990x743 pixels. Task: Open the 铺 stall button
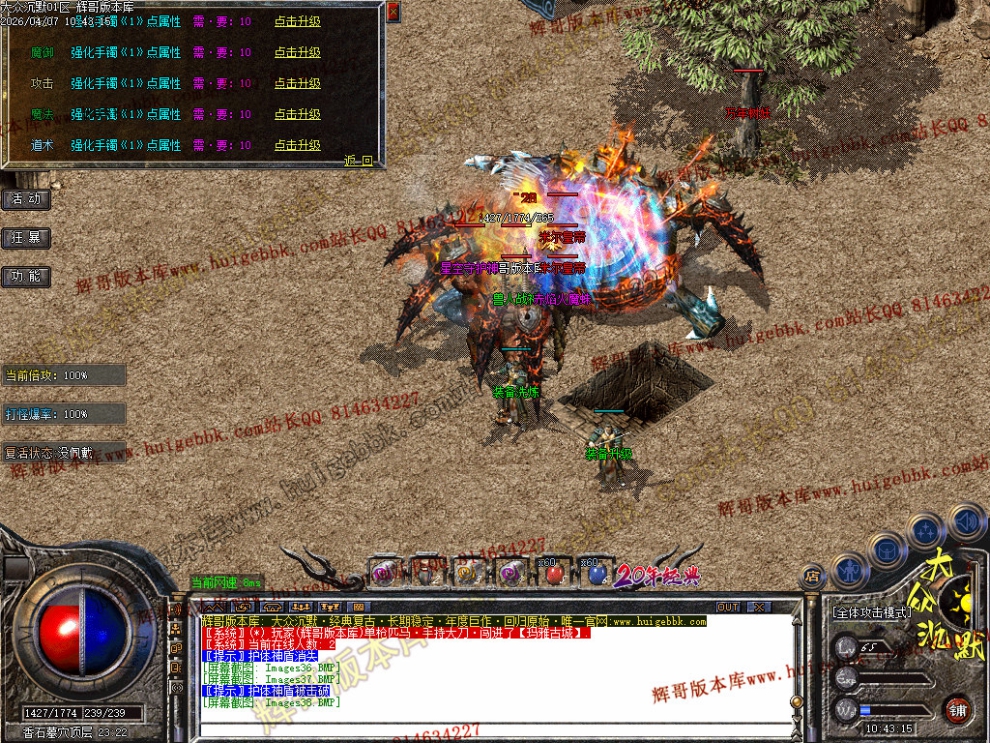tap(957, 709)
